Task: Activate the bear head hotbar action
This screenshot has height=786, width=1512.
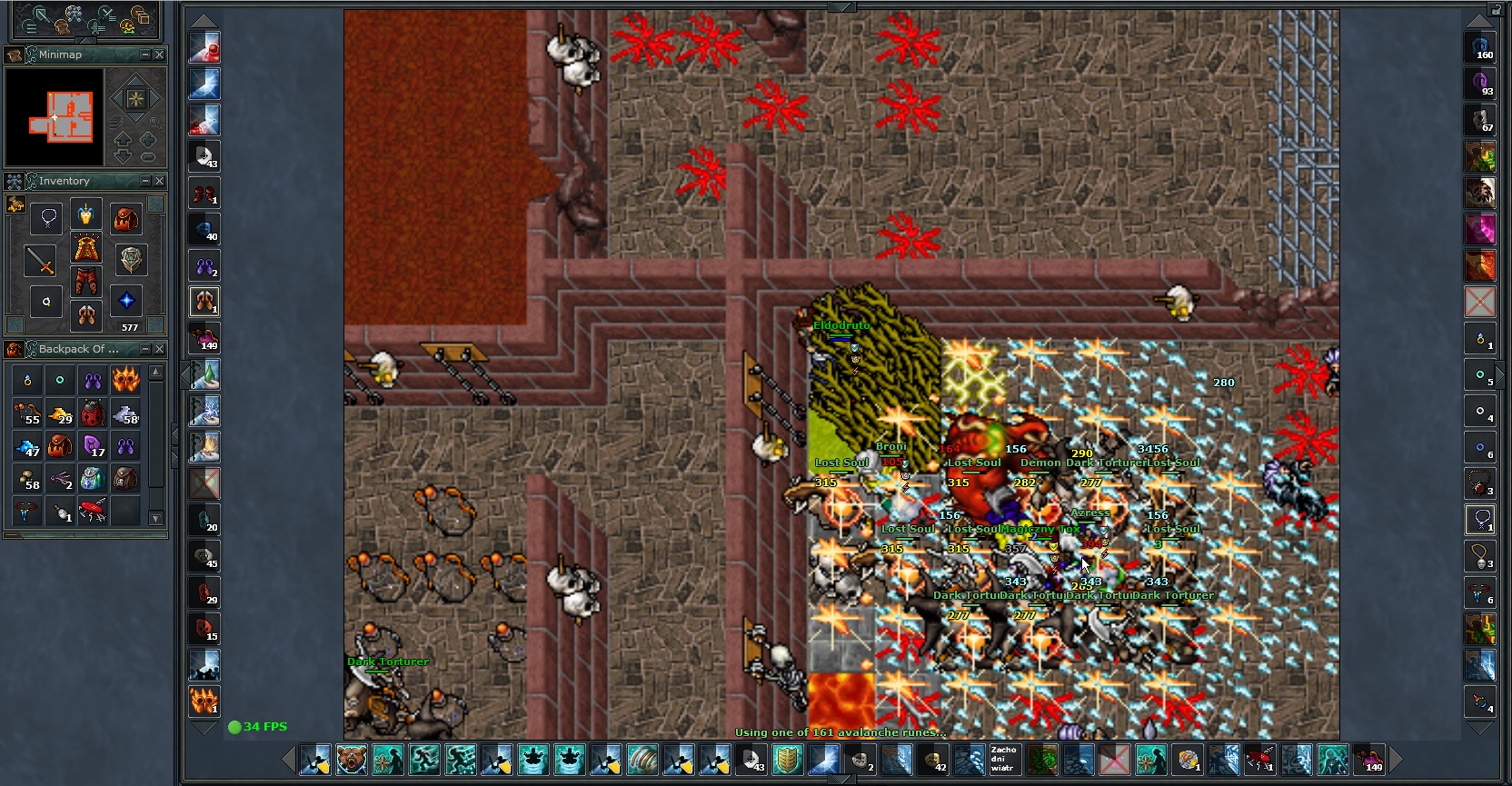Action: [x=352, y=759]
